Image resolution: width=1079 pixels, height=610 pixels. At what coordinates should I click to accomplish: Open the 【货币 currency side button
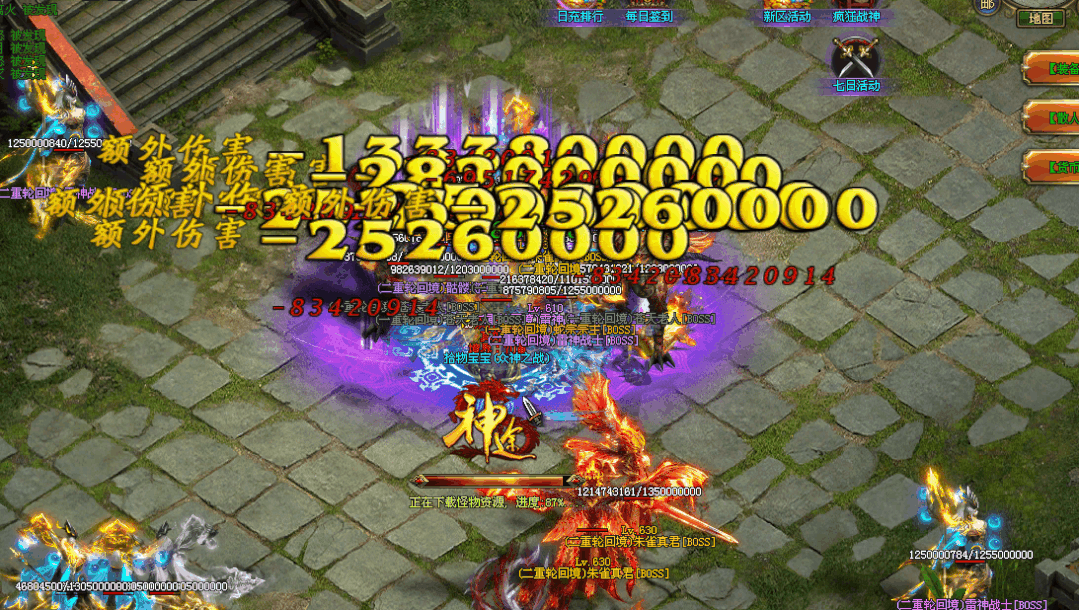tap(1052, 166)
